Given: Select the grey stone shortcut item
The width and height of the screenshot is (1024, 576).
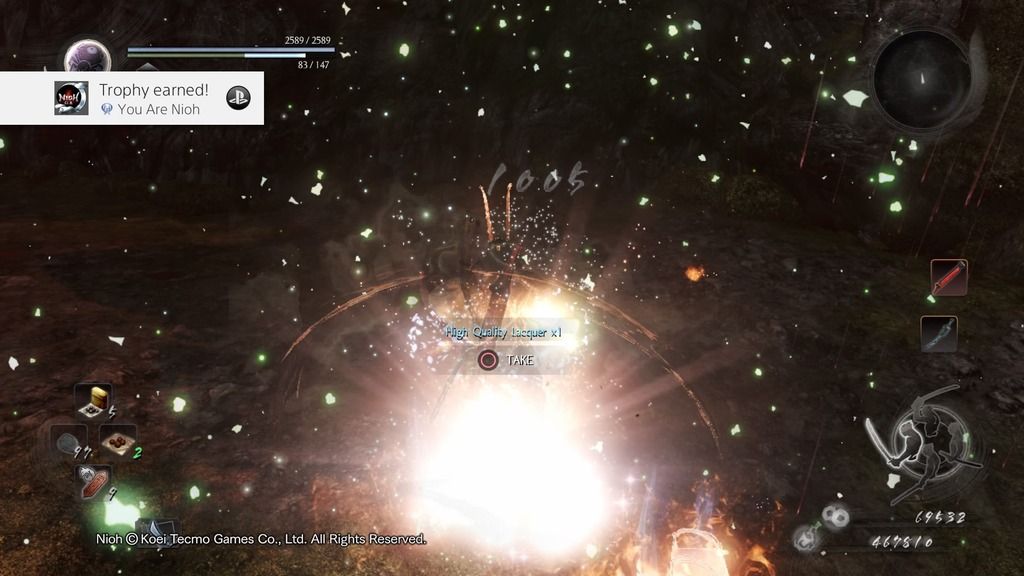Looking at the screenshot, I should tap(71, 441).
